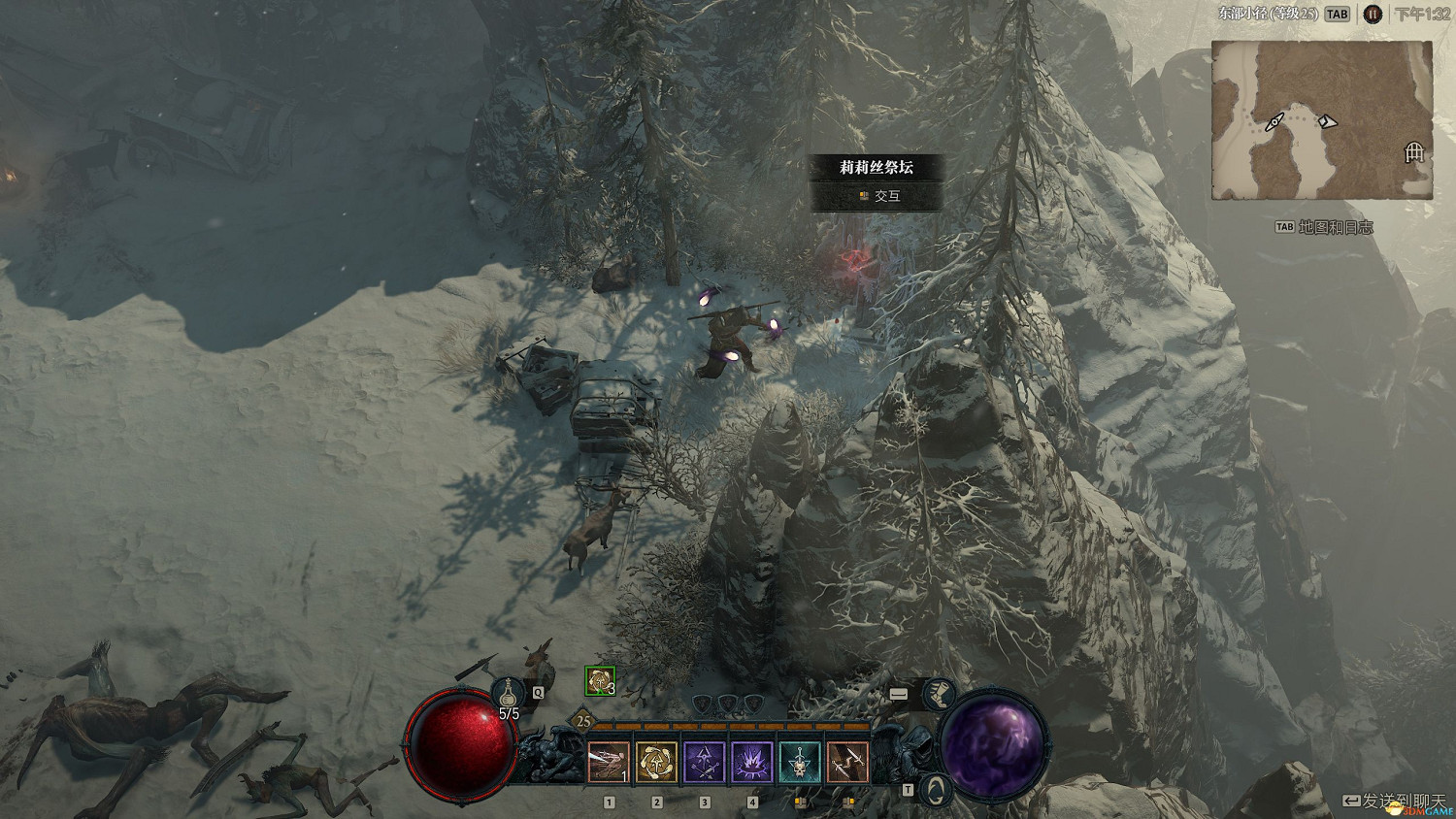Use the health potion flask
The image size is (1456, 819).
(508, 693)
